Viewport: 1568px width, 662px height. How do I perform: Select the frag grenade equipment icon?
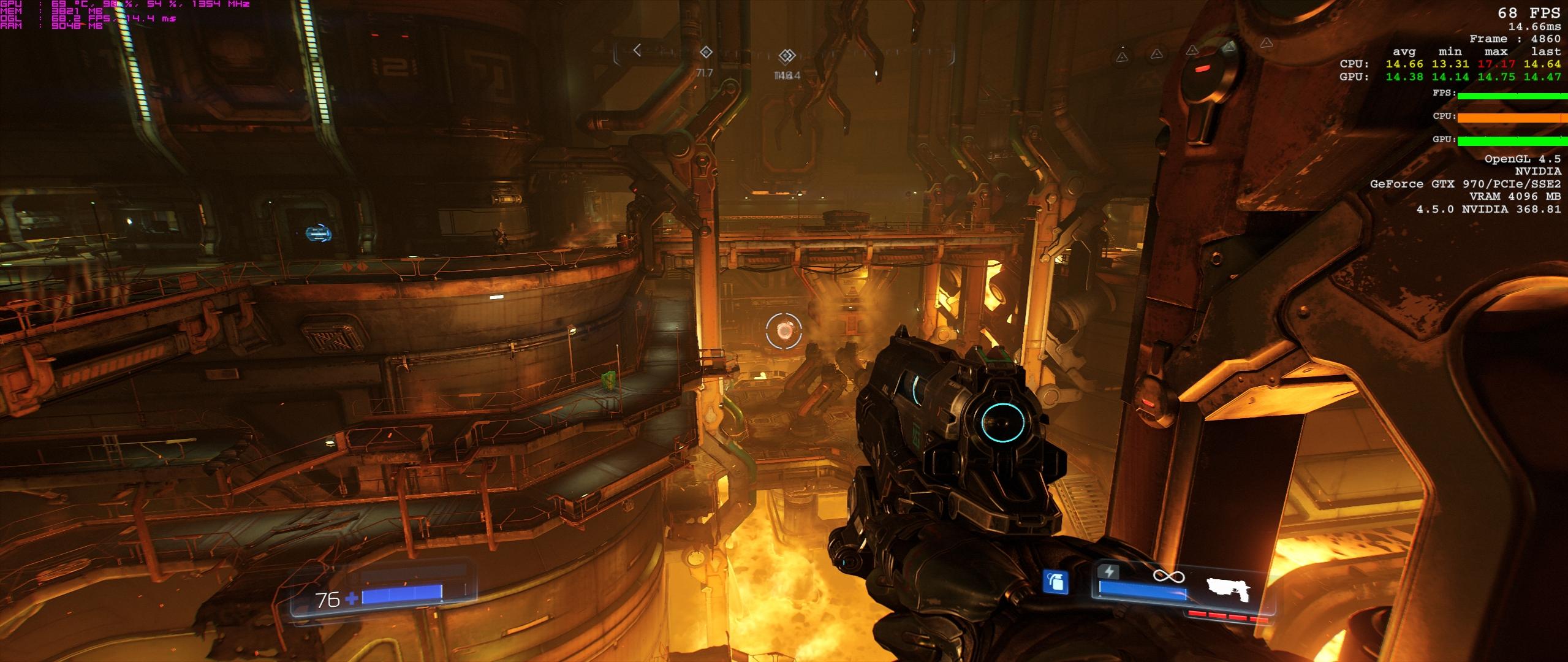coord(1056,582)
